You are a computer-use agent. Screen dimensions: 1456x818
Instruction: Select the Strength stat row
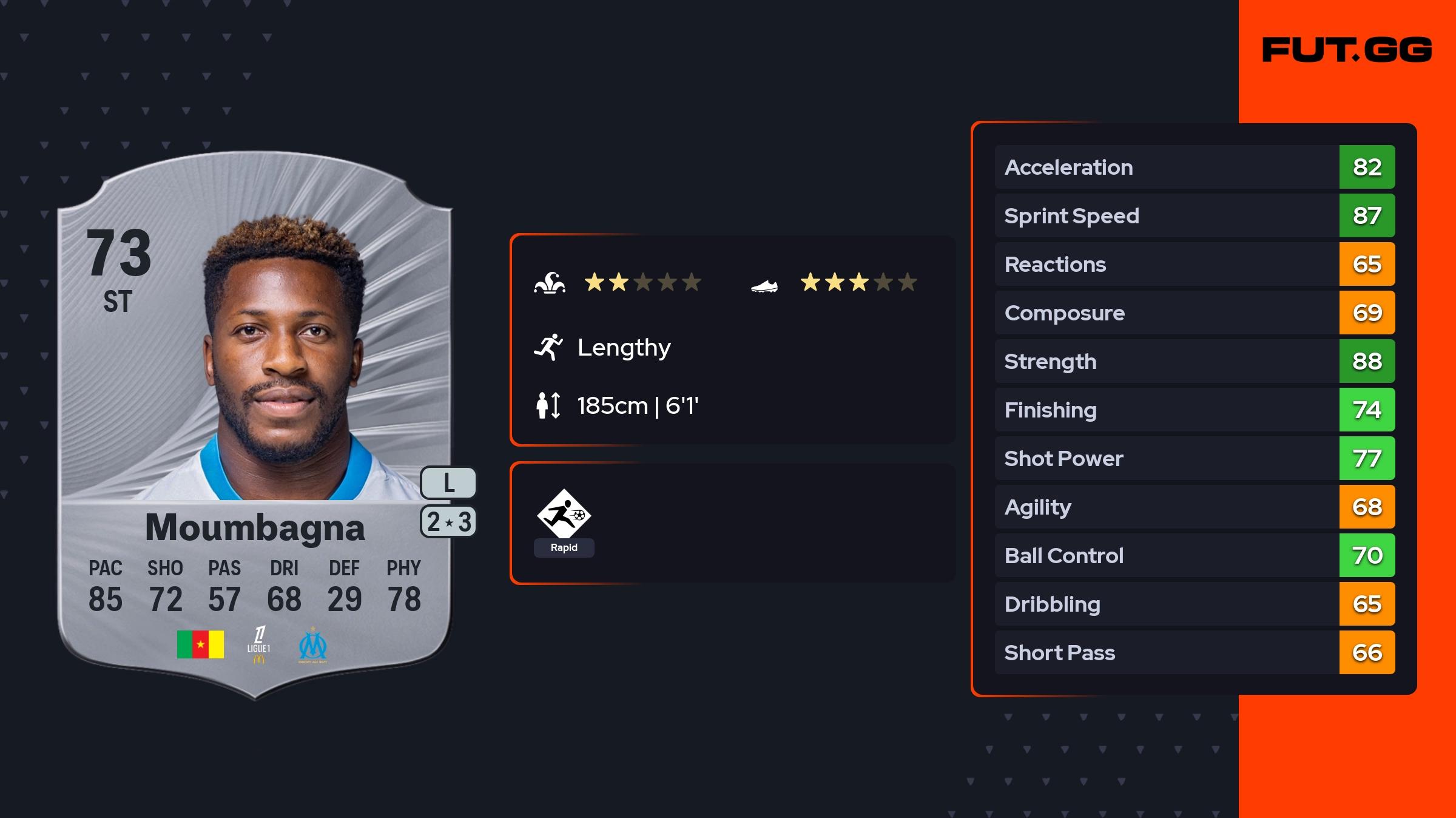pos(1195,362)
